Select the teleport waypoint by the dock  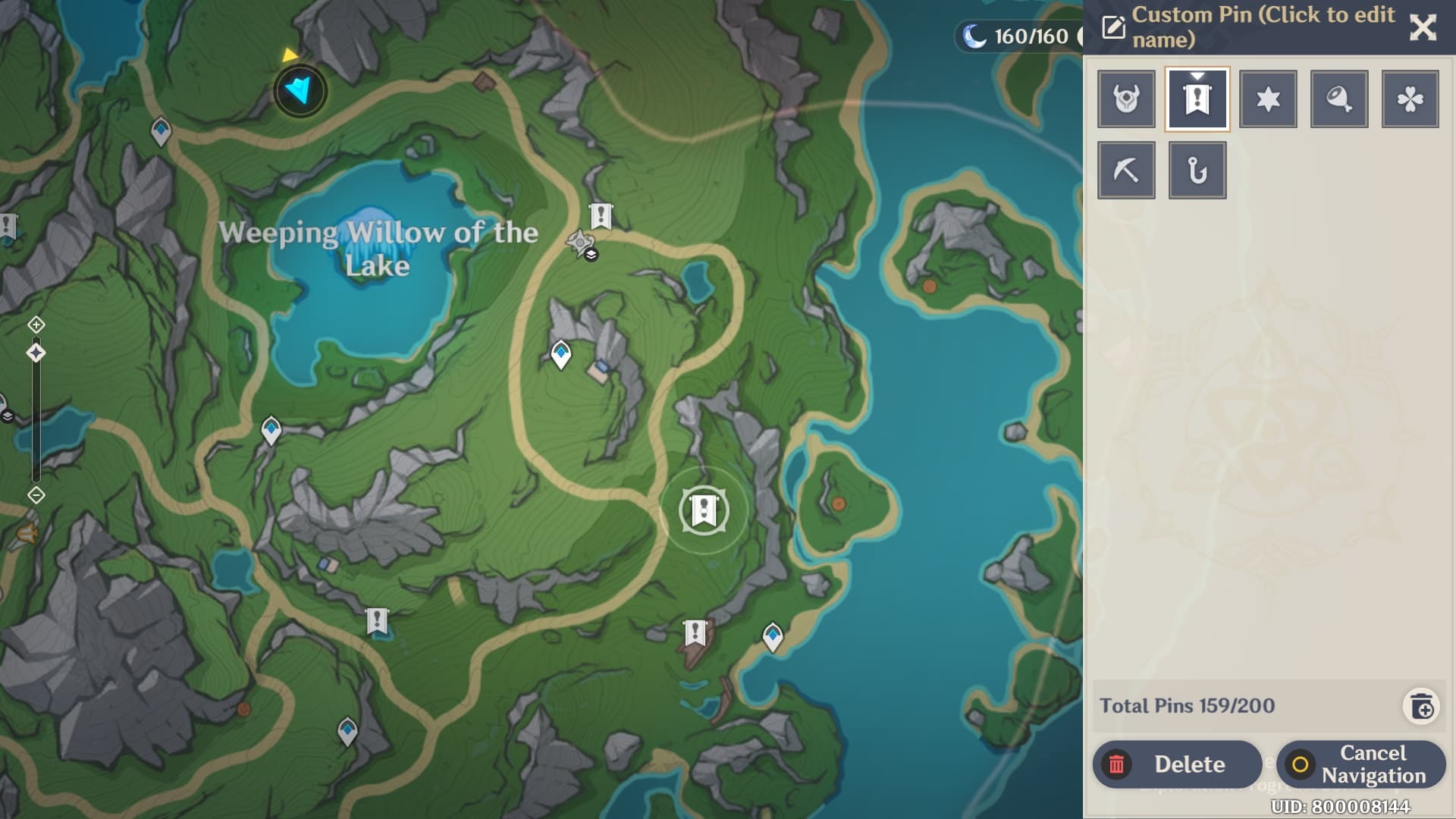772,637
